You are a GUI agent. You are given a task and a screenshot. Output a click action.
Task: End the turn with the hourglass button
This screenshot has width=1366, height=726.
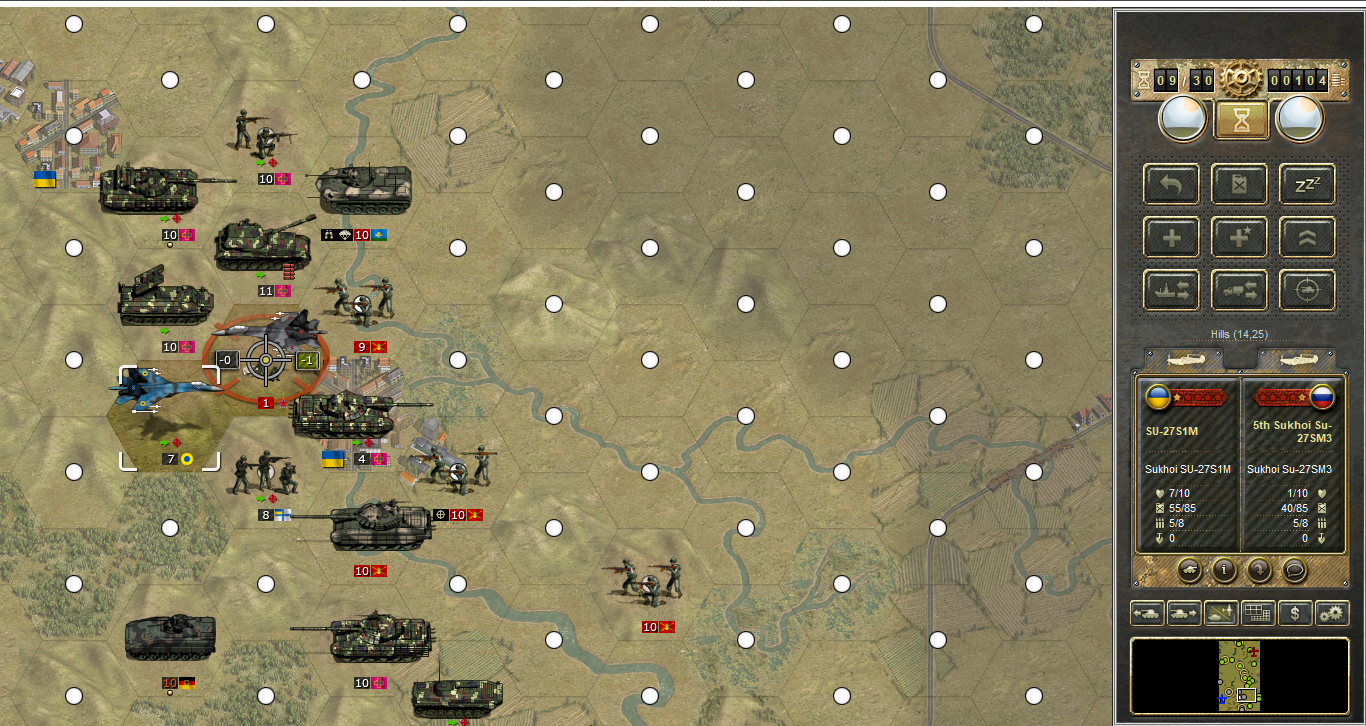(1241, 120)
